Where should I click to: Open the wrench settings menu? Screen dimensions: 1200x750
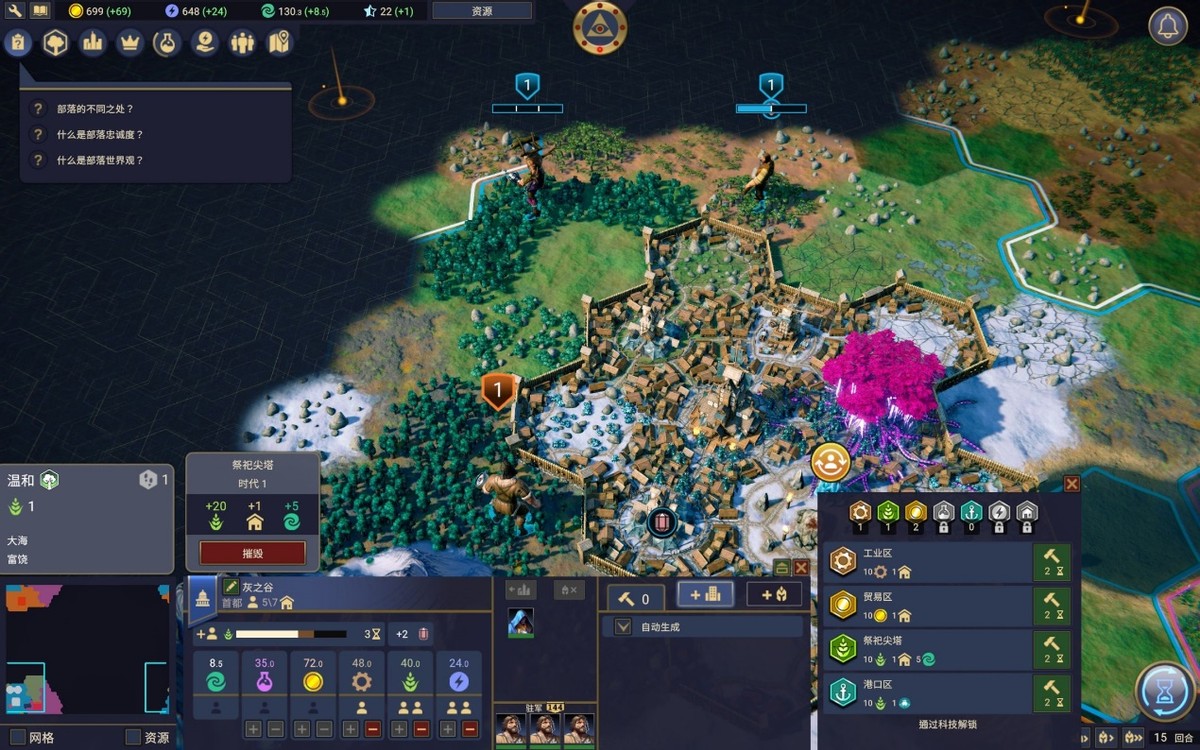15,11
